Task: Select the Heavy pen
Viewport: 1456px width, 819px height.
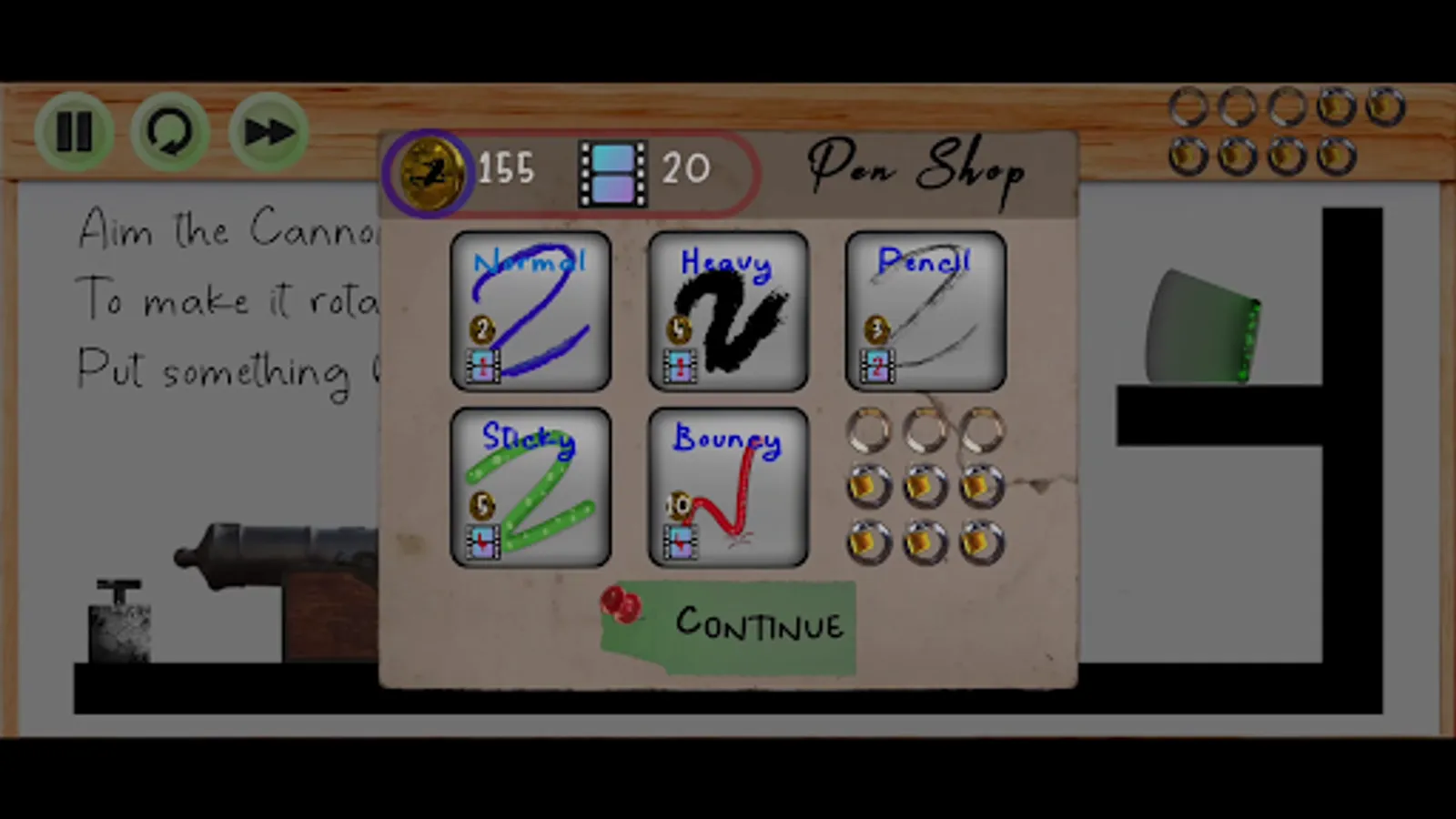Action: click(727, 311)
